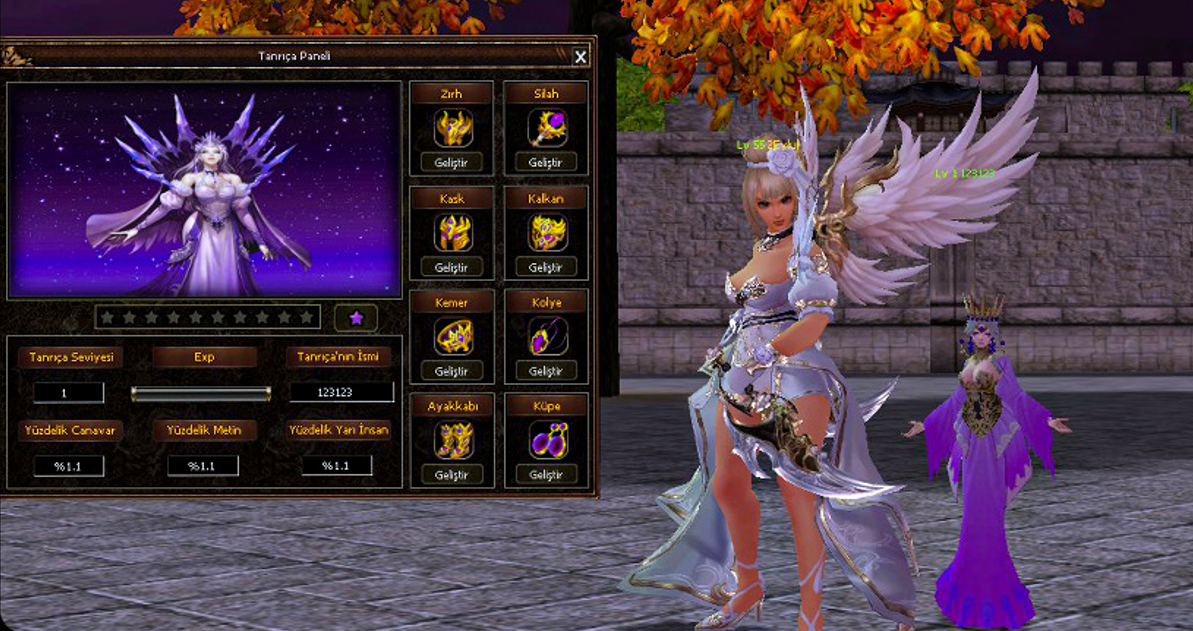Select the Kemer belt icon
Viewport: 1193px width, 631px height.
[452, 337]
